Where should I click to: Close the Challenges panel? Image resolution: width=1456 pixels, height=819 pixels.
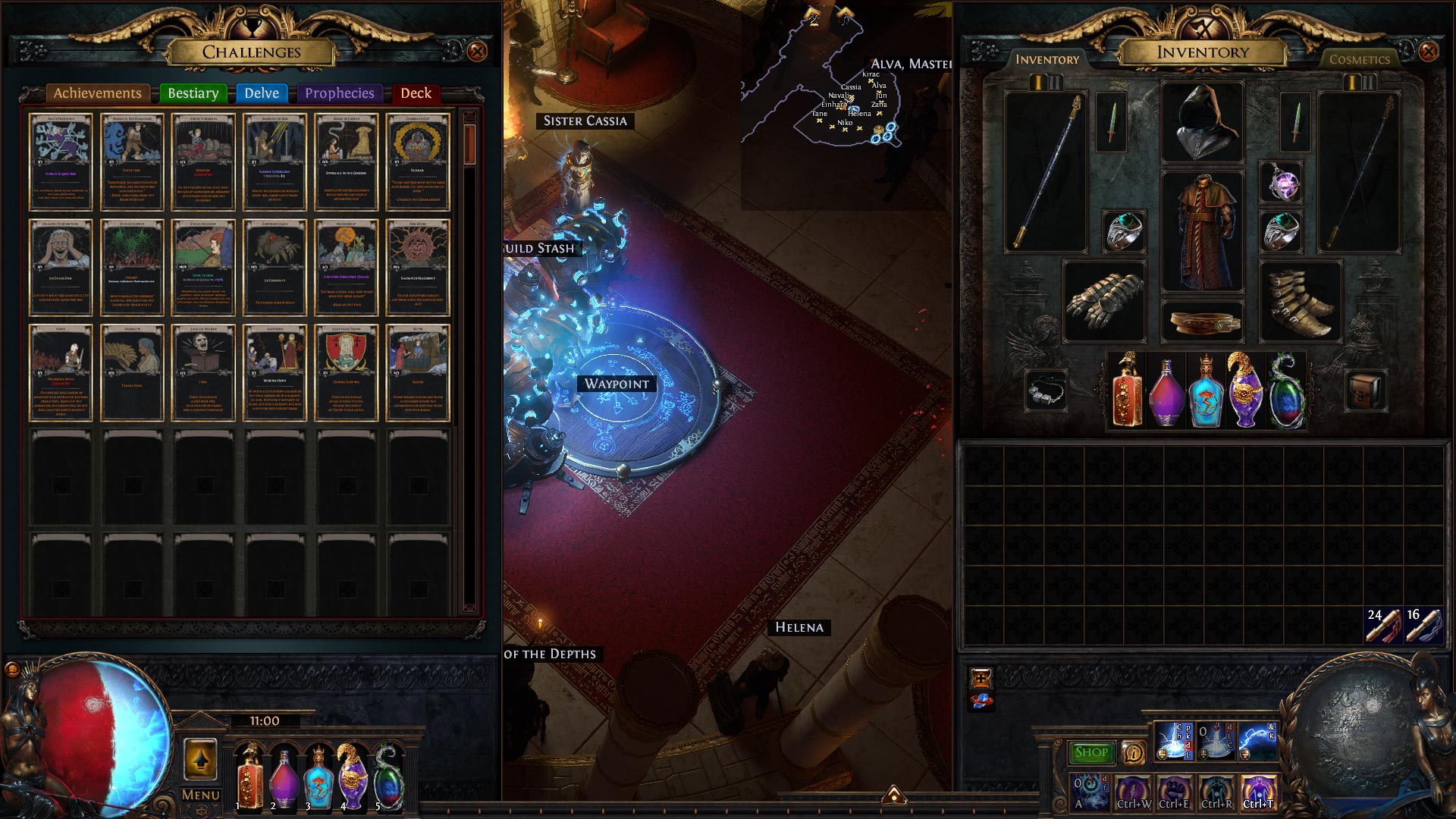click(477, 52)
